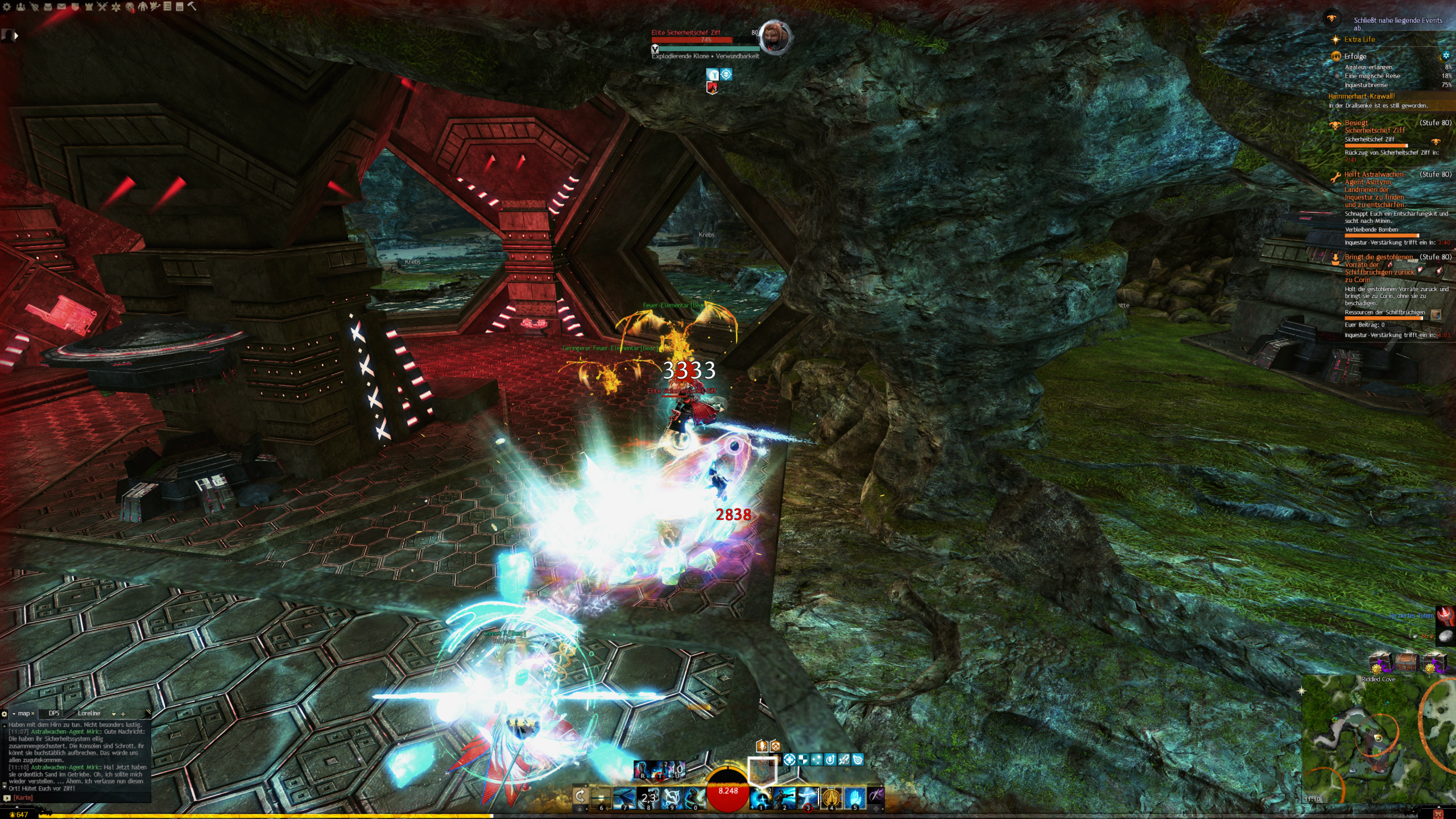Open the hammer crafting icon

coord(192,6)
